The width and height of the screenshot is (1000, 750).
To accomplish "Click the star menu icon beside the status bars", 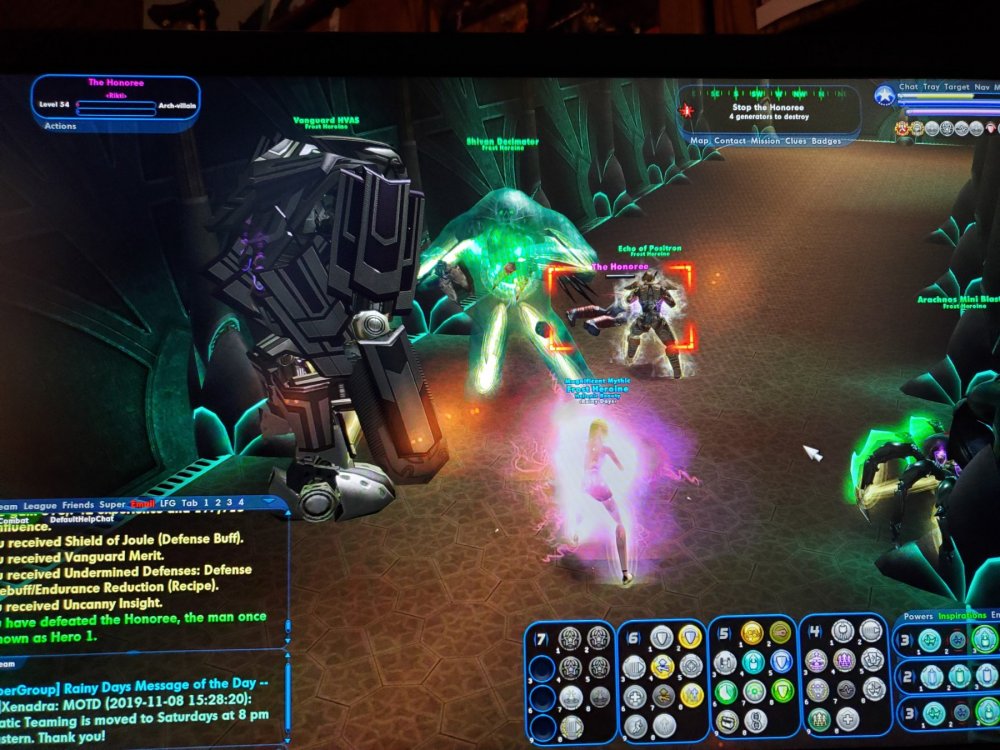I will tap(884, 95).
